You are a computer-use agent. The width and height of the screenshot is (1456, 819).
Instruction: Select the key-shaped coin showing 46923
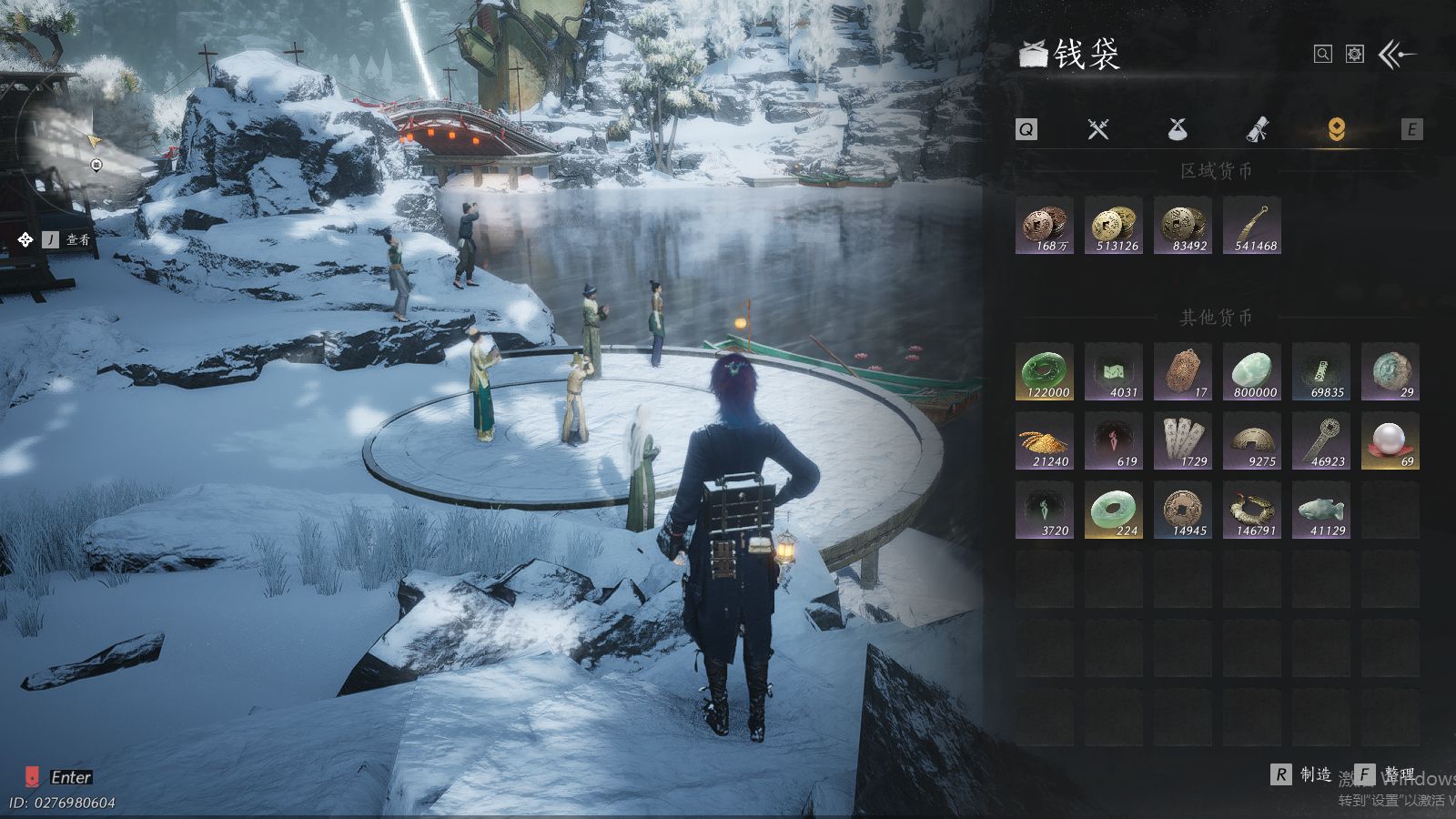(x=1321, y=440)
